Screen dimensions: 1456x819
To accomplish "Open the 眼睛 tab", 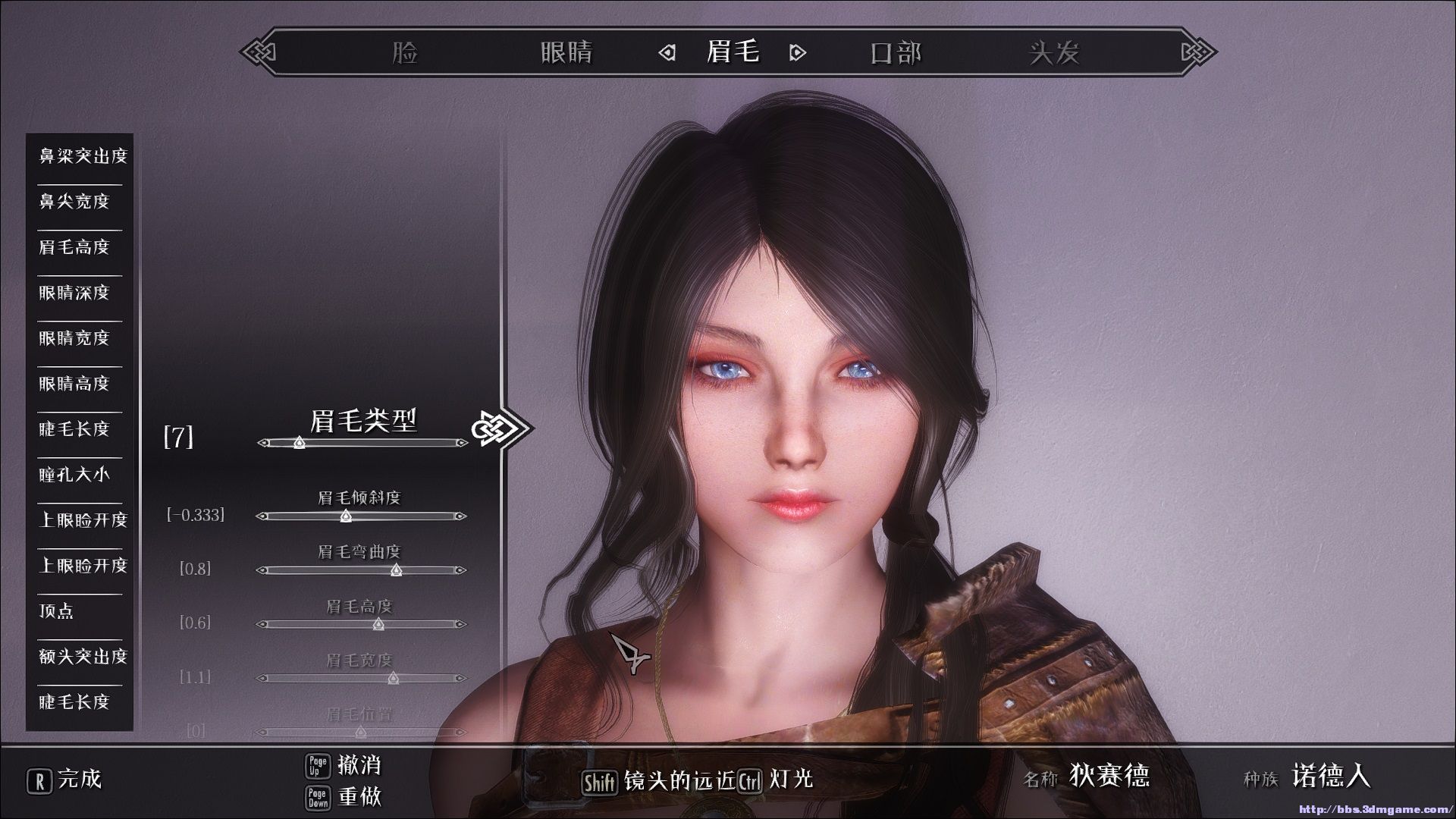I will point(566,52).
